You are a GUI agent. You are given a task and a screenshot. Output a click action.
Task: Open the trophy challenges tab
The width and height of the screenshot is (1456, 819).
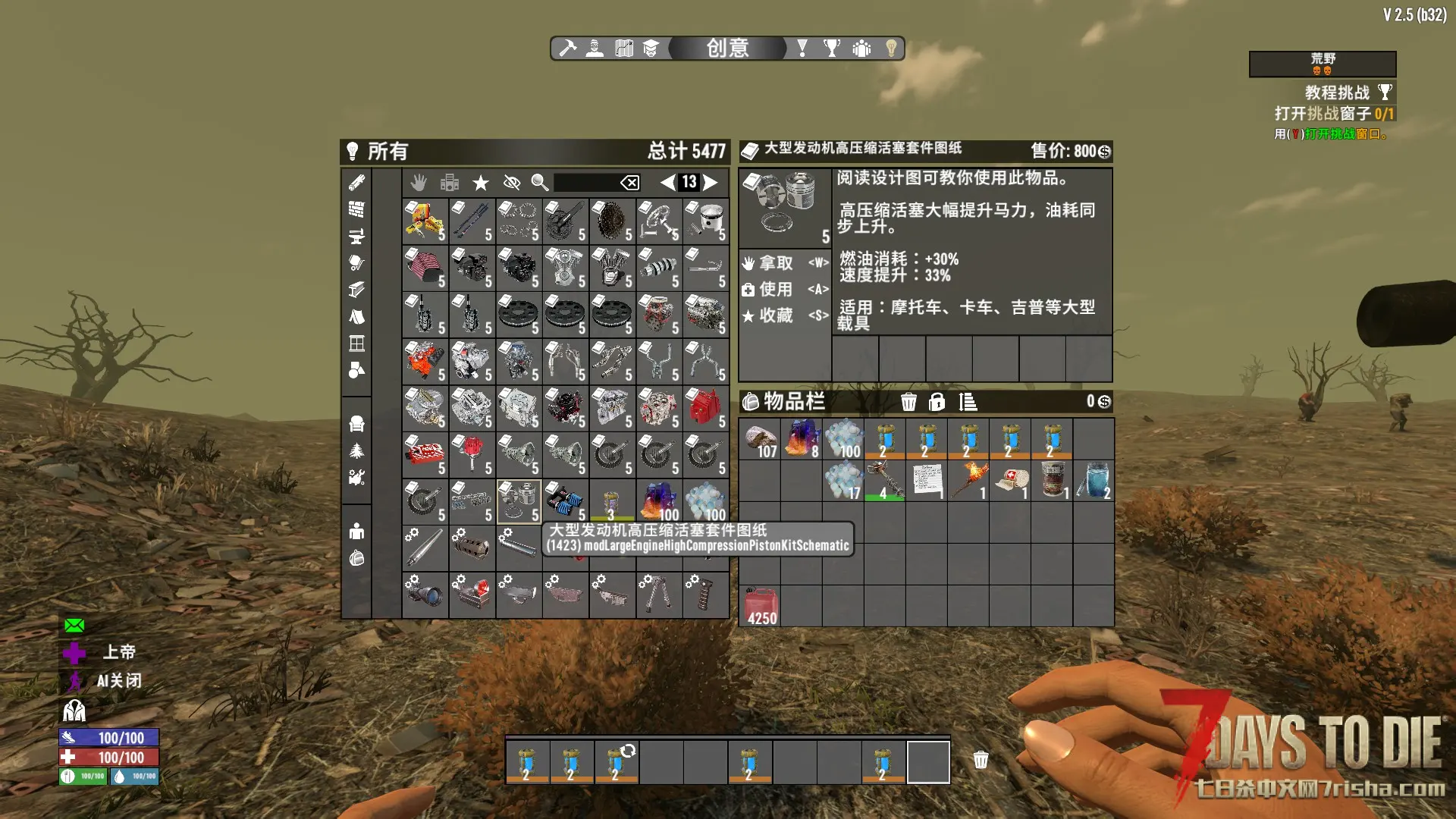(832, 49)
